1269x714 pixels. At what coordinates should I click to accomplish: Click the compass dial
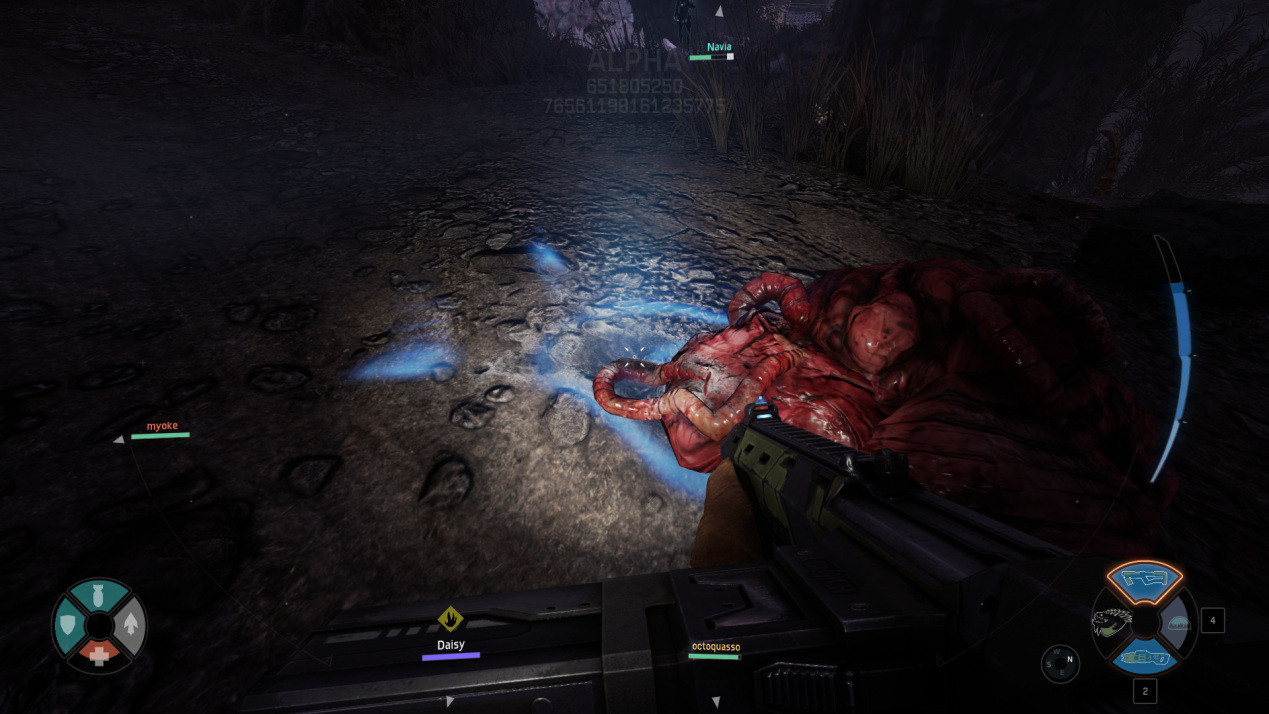1059,664
